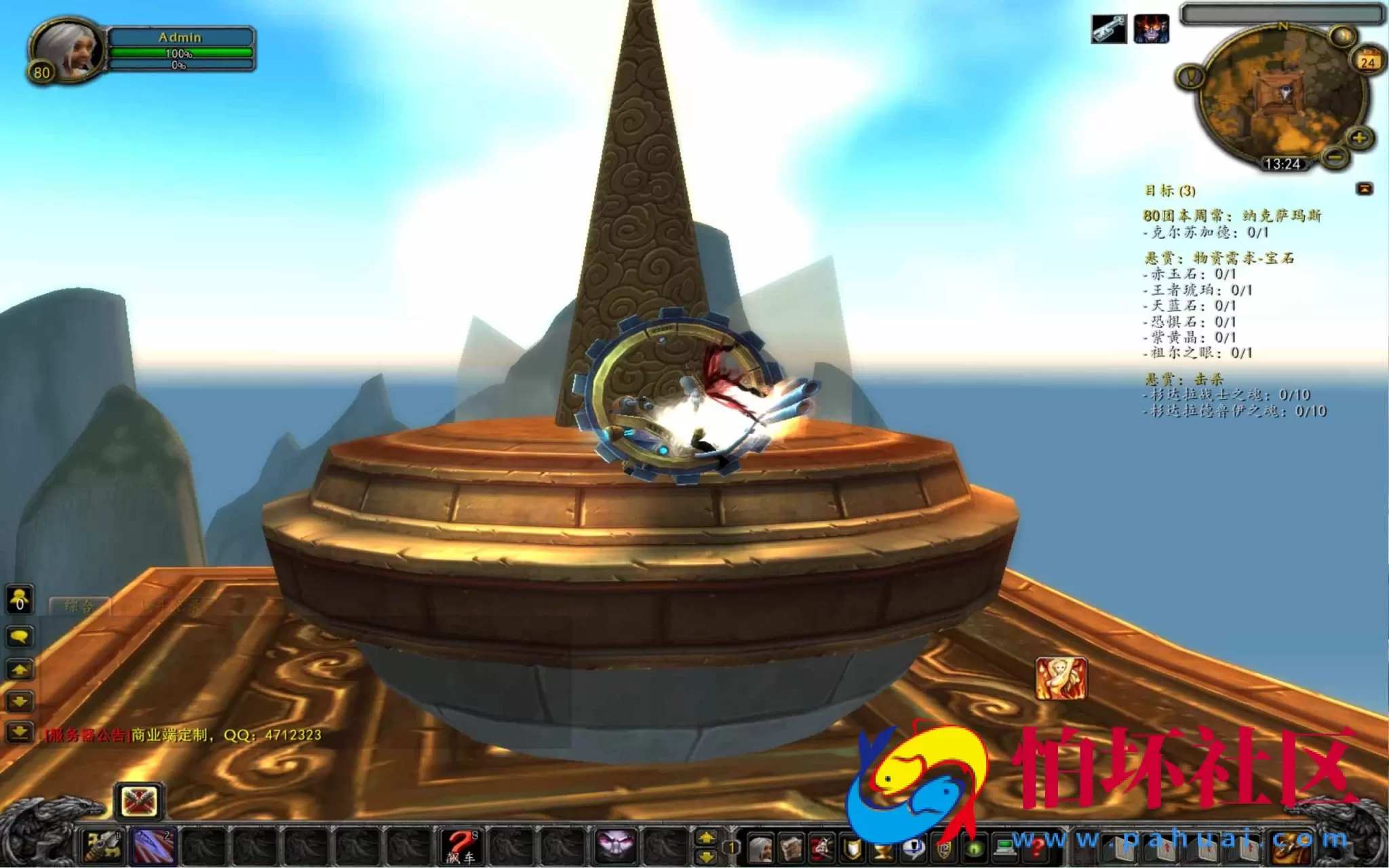Screen dimensions: 1389x868
Task: Open the chat bubble menu in the chat panel
Action: 19,637
